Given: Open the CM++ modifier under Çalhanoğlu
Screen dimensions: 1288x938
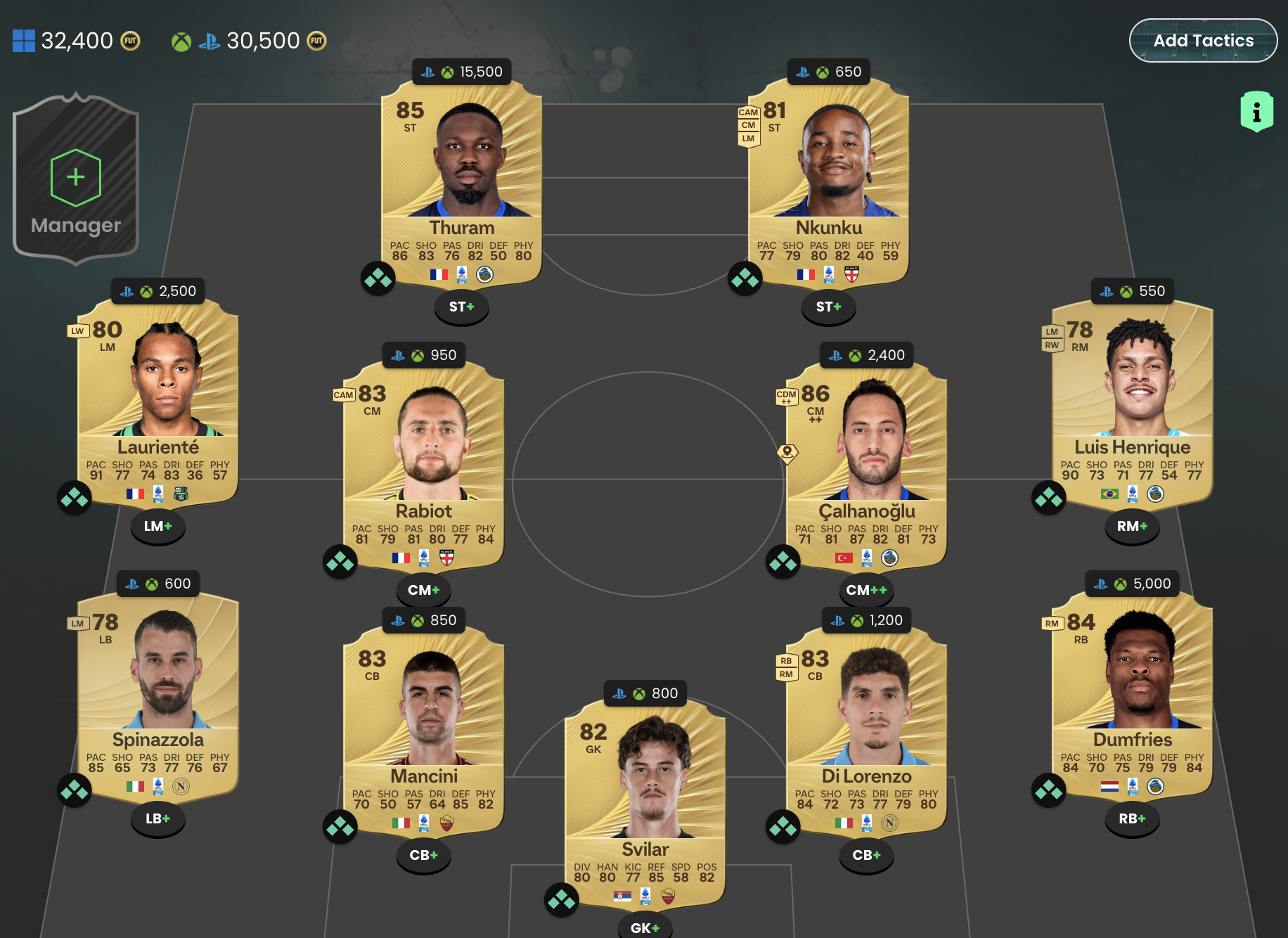Looking at the screenshot, I should (867, 591).
